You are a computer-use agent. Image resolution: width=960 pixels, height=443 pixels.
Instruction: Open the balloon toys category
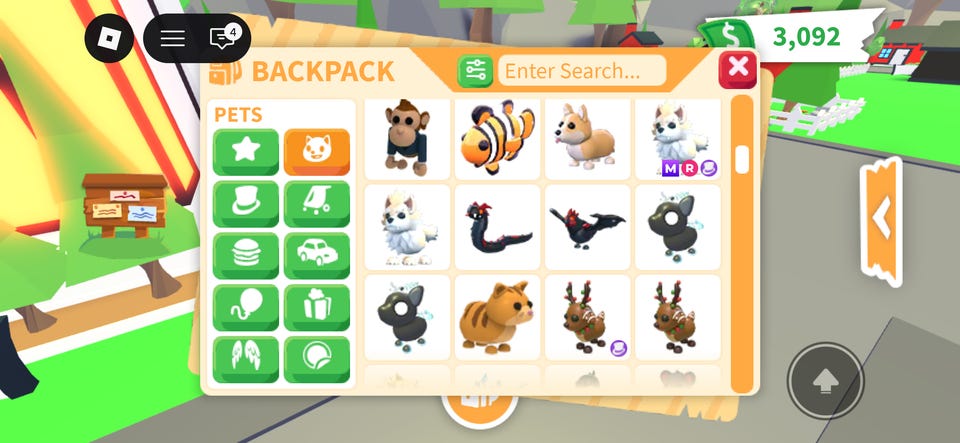[246, 308]
